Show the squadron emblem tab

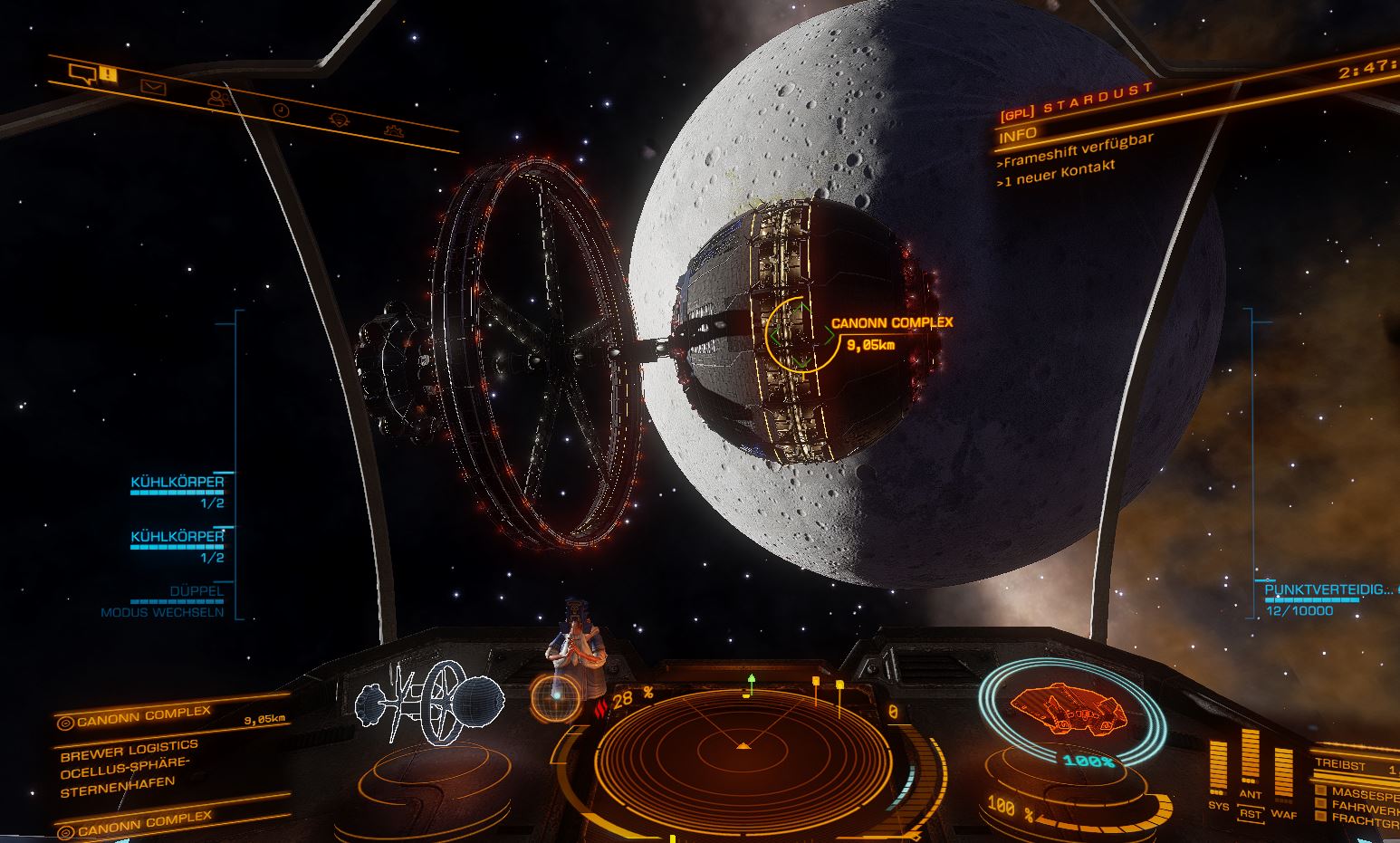pyautogui.click(x=339, y=120)
